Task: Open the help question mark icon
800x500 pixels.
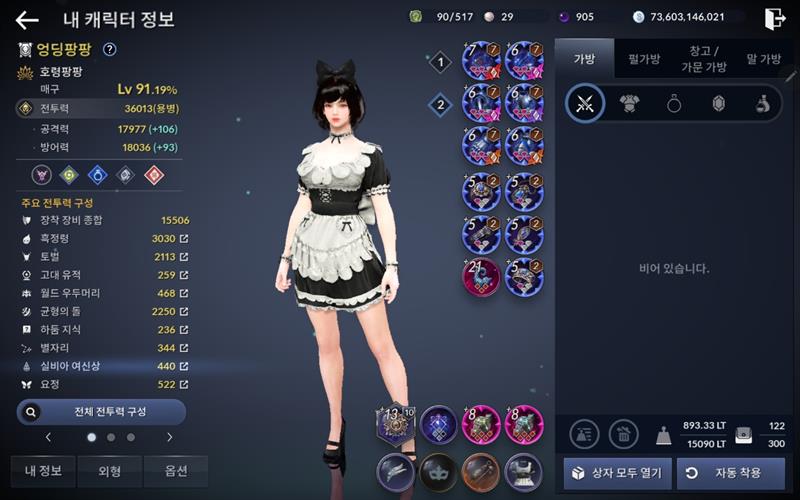Action: click(x=110, y=49)
